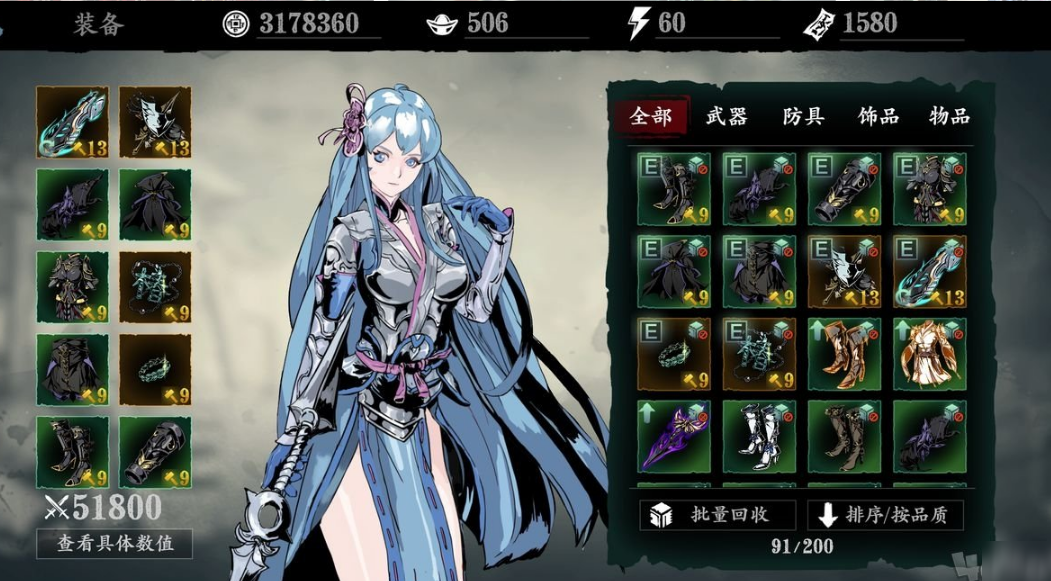Open 查看具体数值 detailed stats
This screenshot has width=1051, height=581.
pos(114,543)
